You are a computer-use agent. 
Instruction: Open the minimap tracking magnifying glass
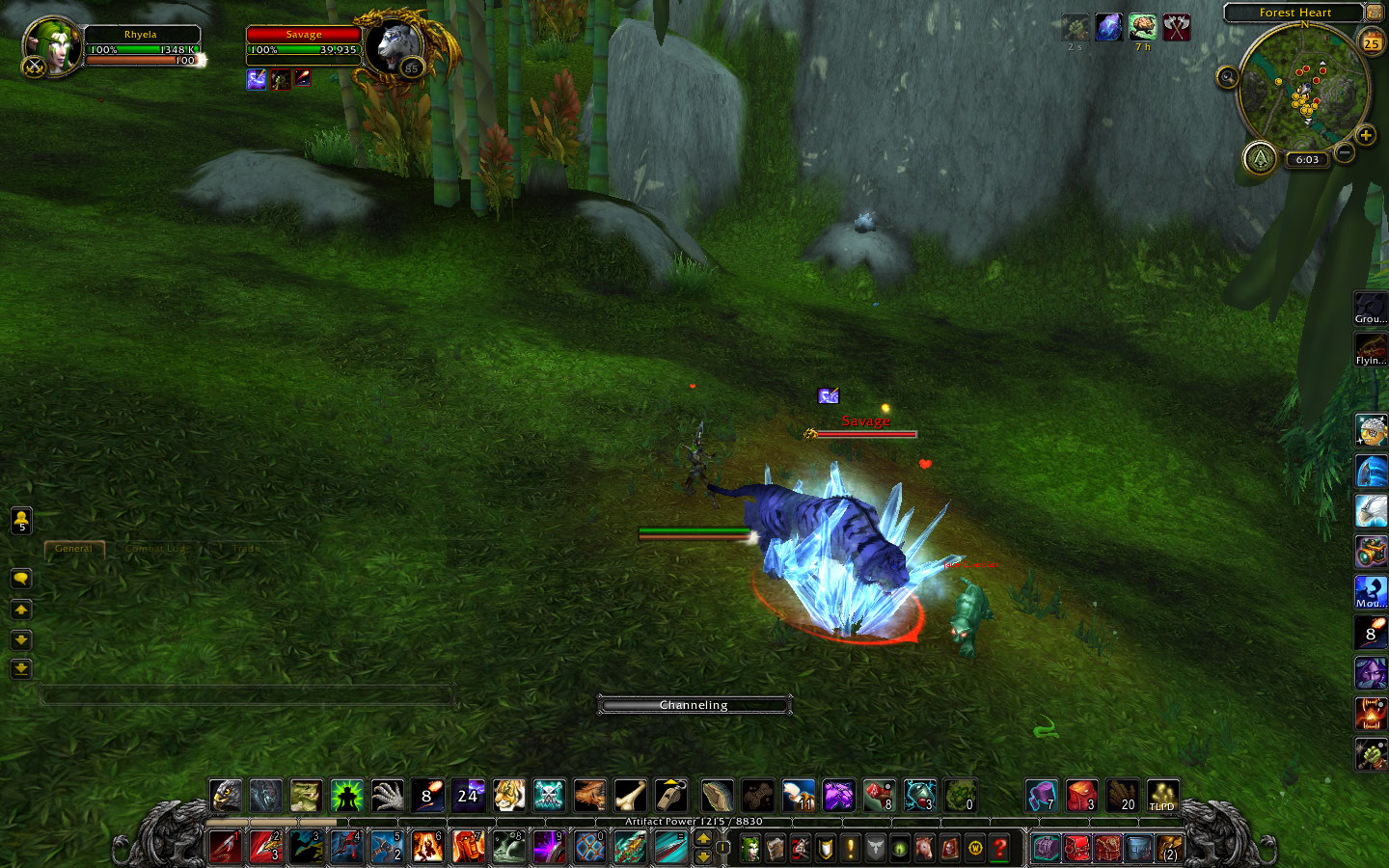(1227, 77)
